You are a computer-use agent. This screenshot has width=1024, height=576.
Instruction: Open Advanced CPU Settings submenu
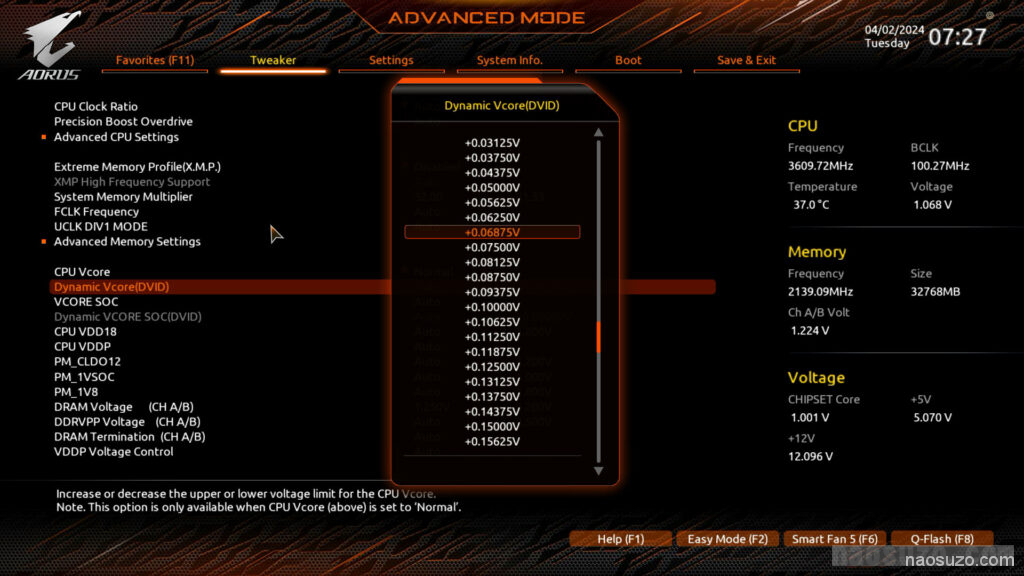[x=116, y=137]
